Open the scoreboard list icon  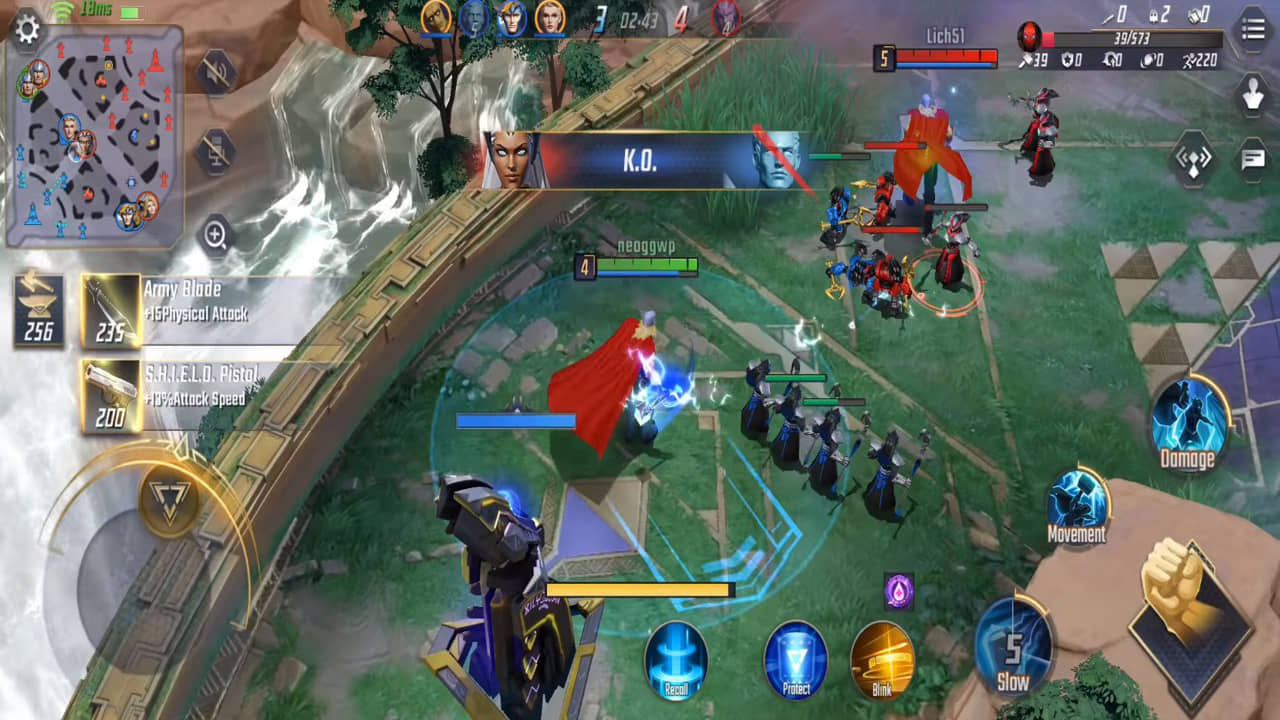tap(1252, 31)
